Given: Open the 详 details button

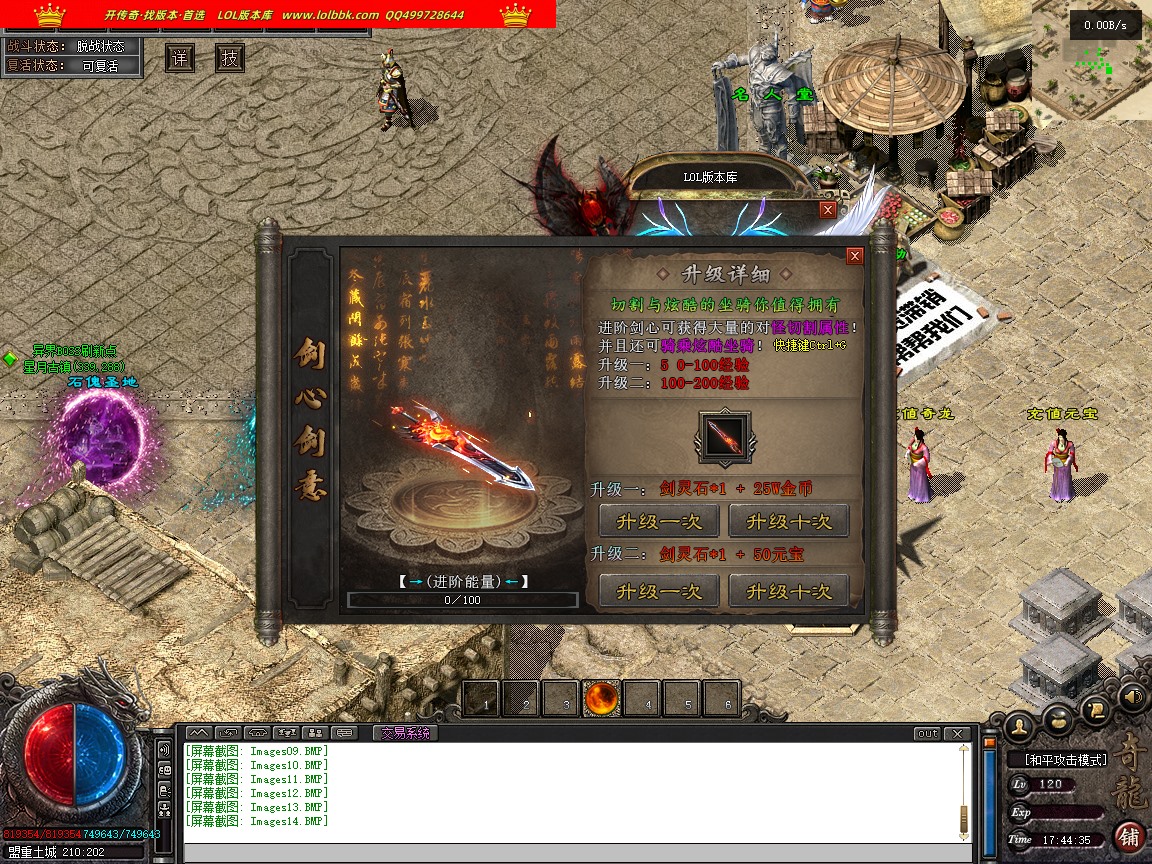Looking at the screenshot, I should (180, 59).
